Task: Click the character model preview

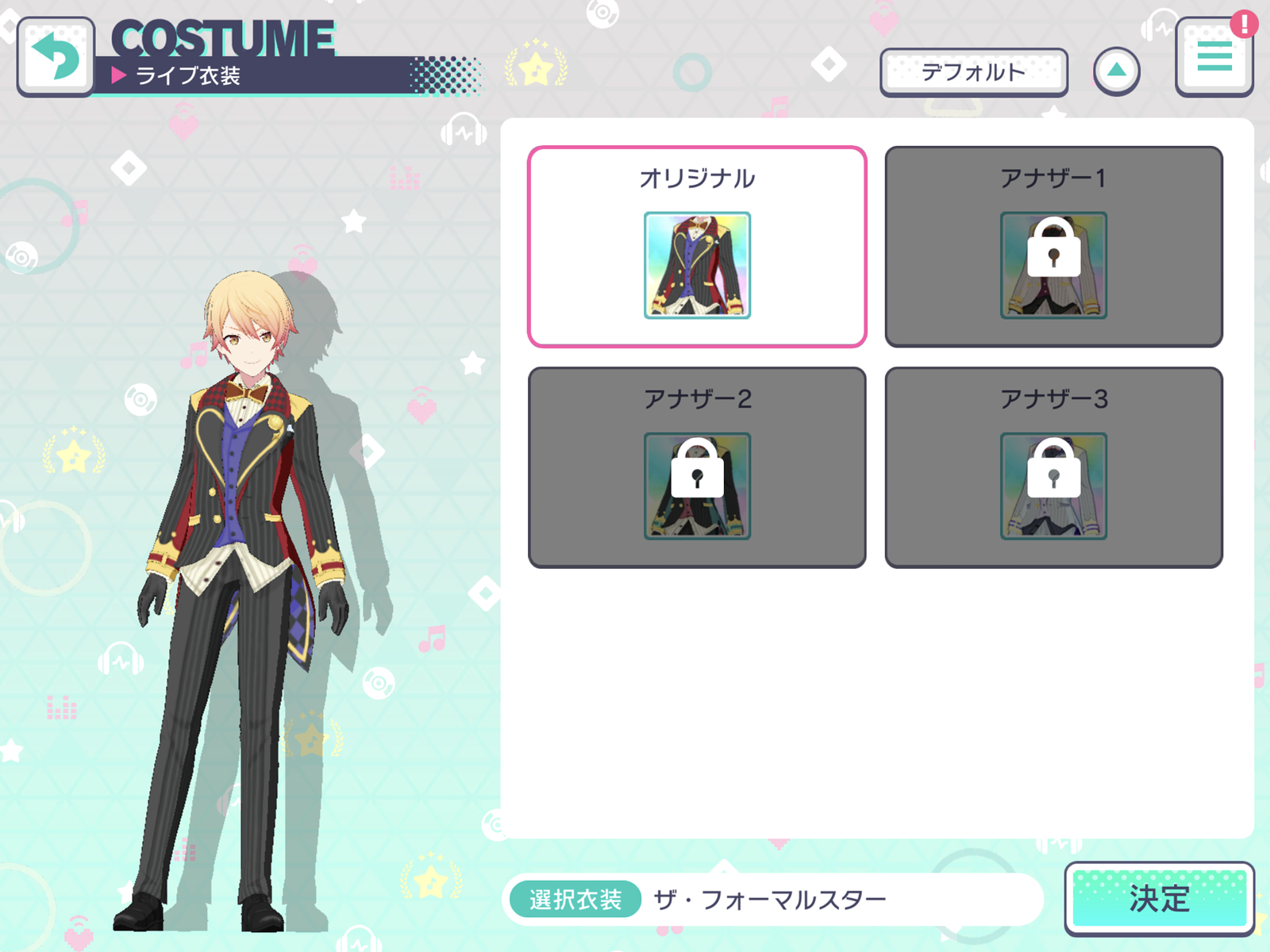Action: click(238, 555)
